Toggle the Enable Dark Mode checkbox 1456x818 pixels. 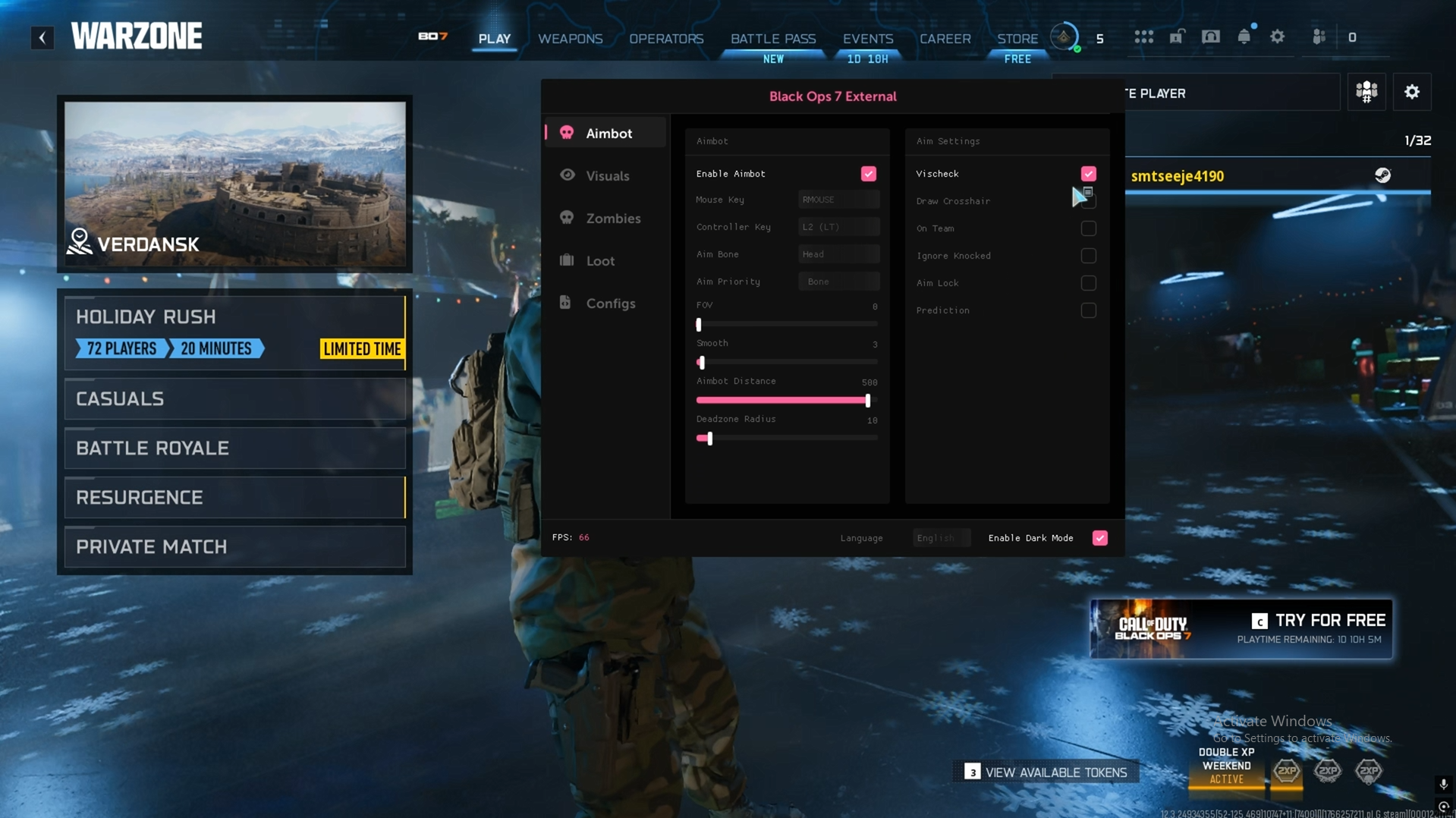coord(1099,538)
